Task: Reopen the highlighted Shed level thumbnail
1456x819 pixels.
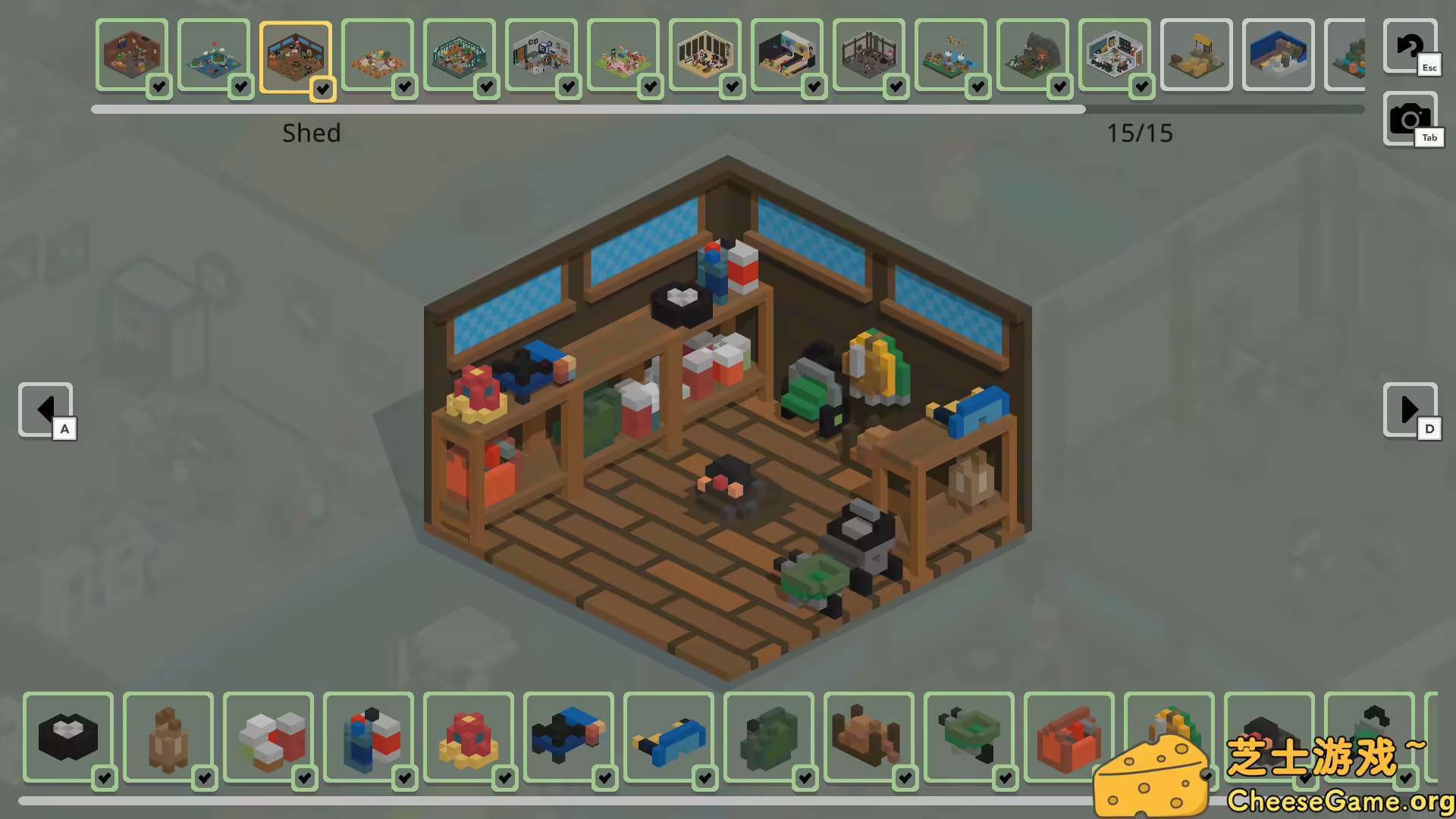Action: pos(296,56)
